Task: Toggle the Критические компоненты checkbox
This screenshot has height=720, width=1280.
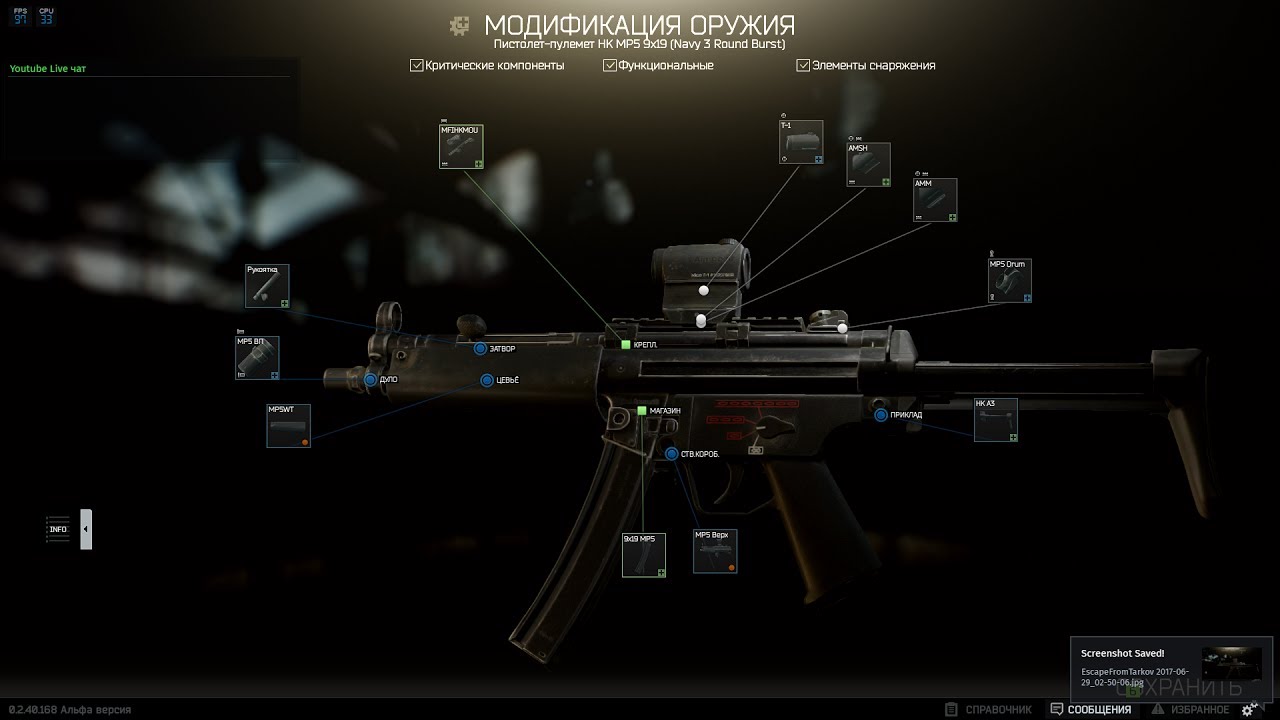Action: tap(417, 66)
